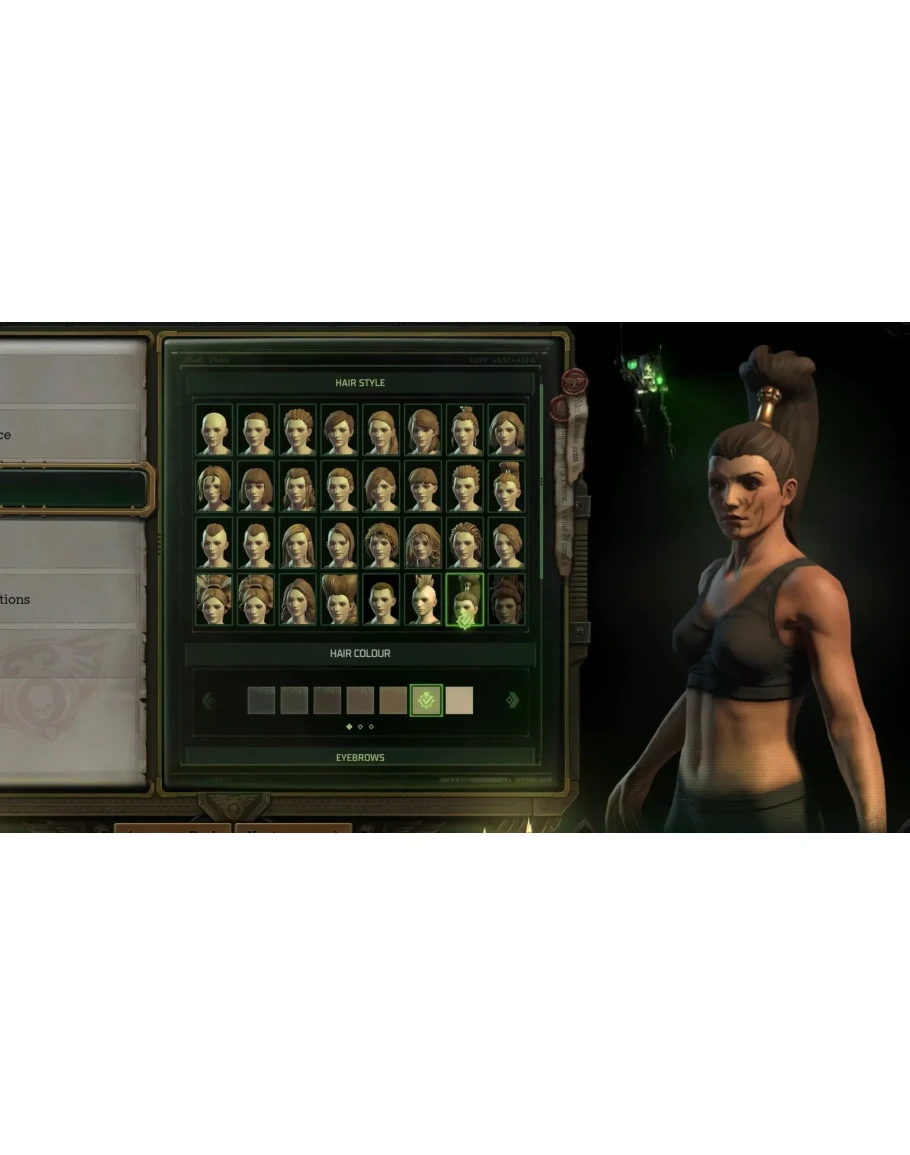Viewport: 910px width, 1155px height.
Task: Pick the tall beehive hair style
Action: point(340,600)
